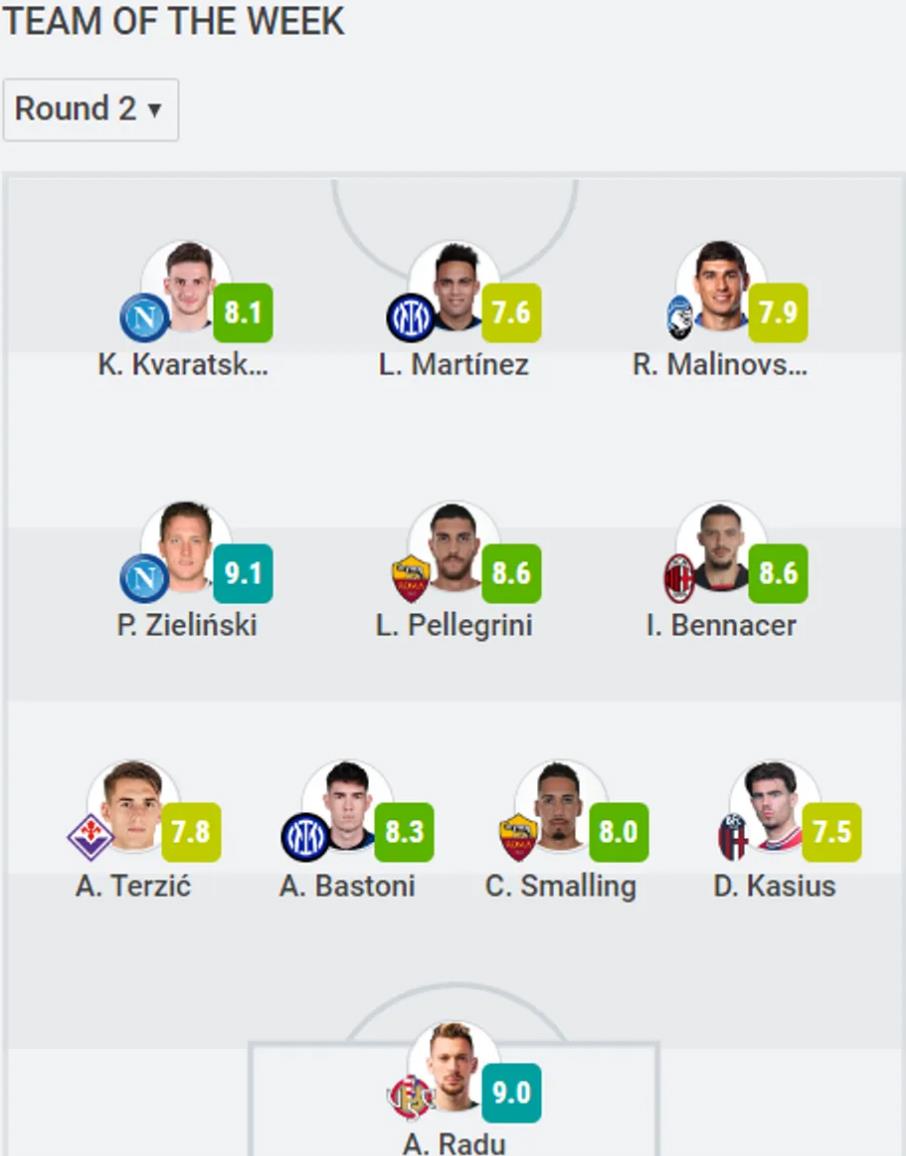Select goalkeeper A. Radu's portrait
This screenshot has height=1156, width=906.
click(455, 1068)
